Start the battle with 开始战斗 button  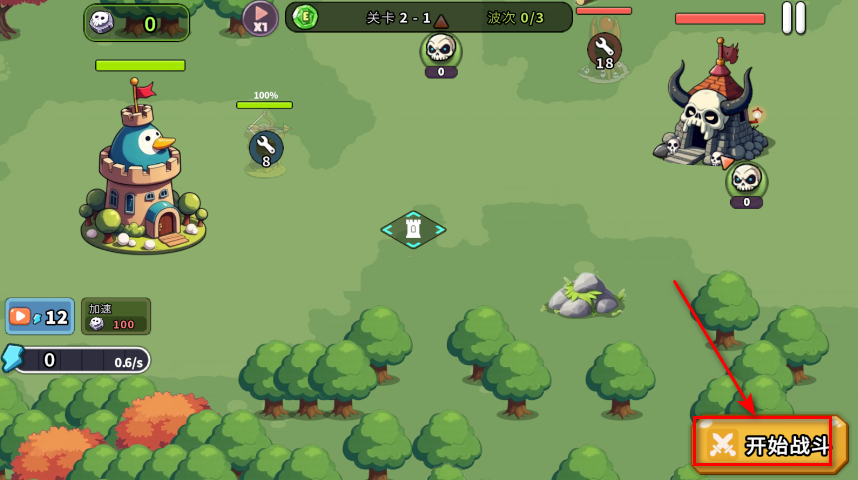[x=769, y=444]
